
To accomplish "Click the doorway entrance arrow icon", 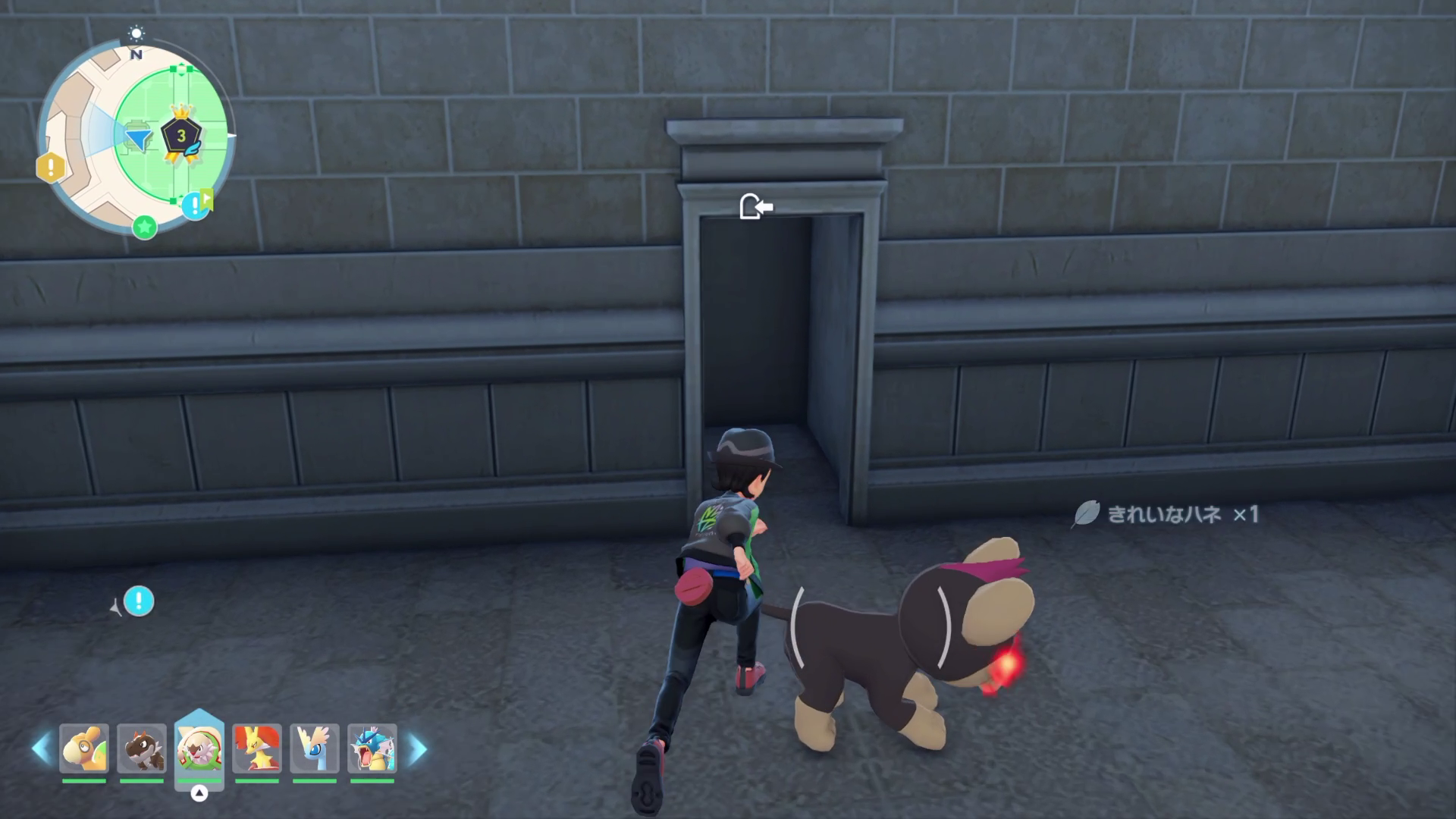I will click(x=755, y=206).
